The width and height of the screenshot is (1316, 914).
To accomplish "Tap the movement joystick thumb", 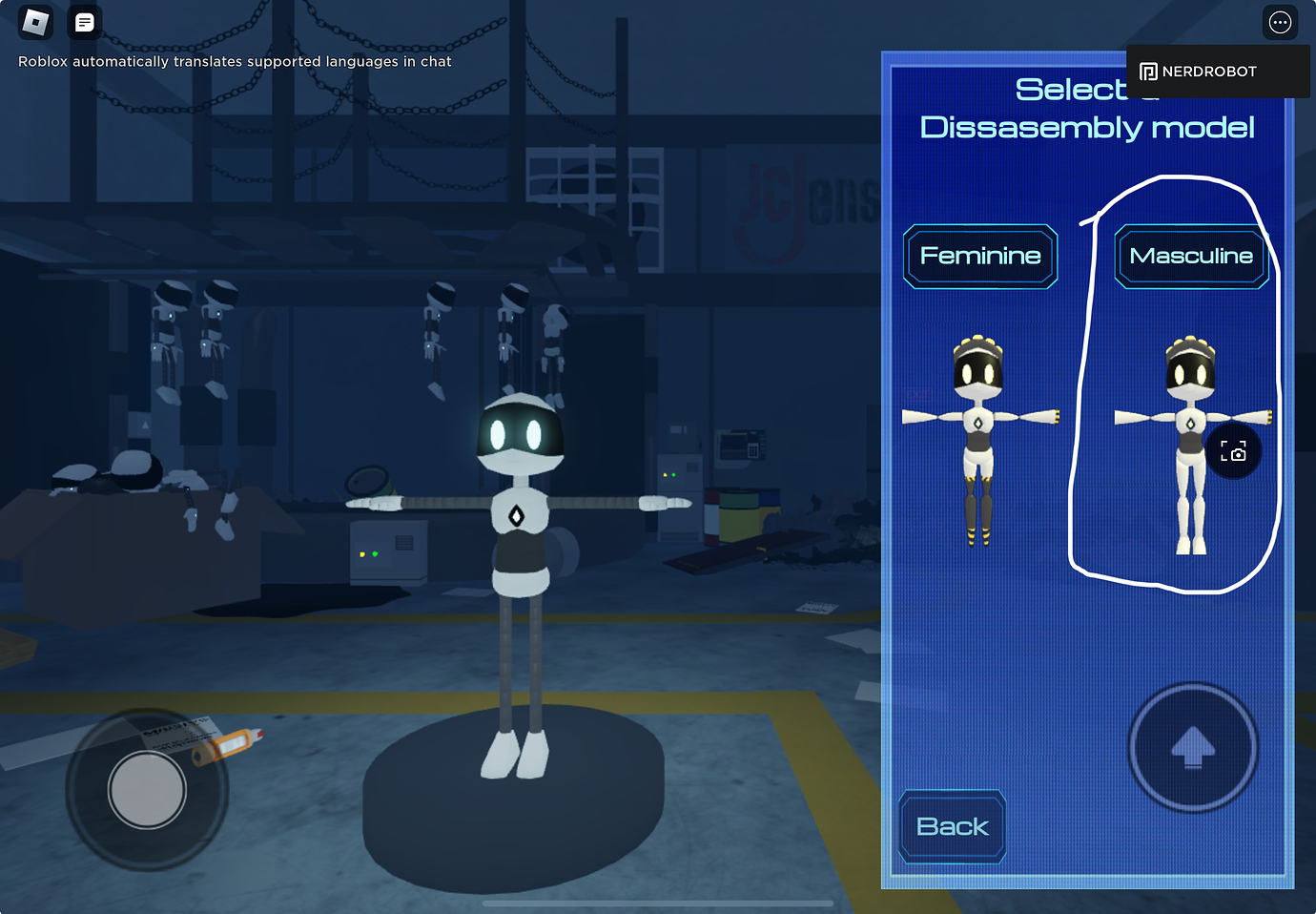I will pos(147,789).
